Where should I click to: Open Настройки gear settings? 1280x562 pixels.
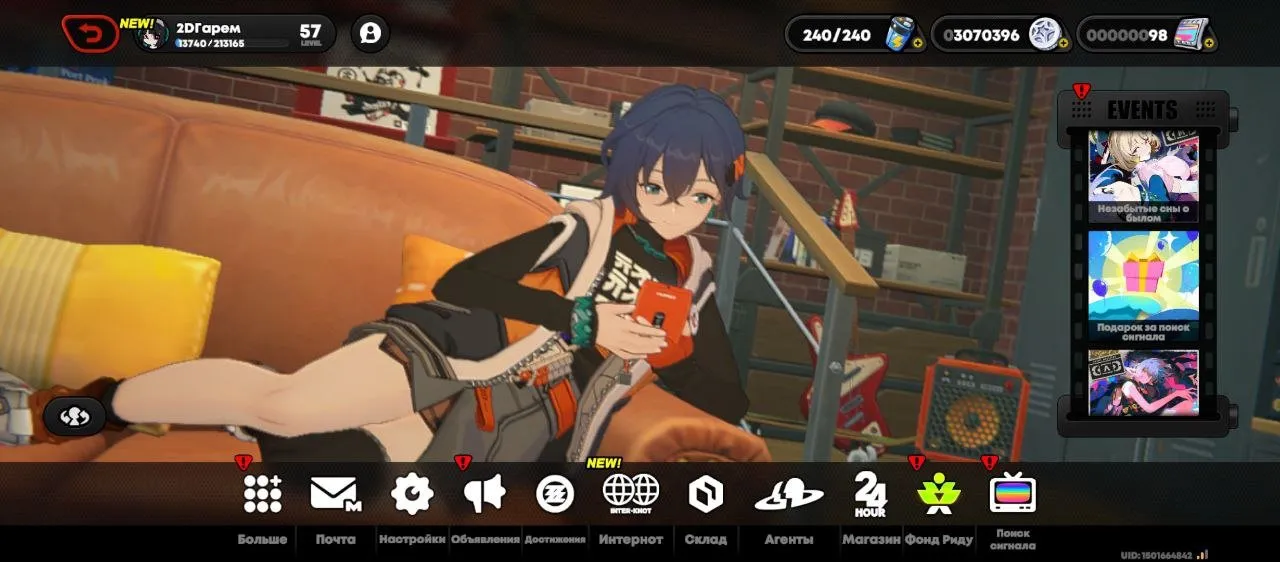click(x=412, y=493)
